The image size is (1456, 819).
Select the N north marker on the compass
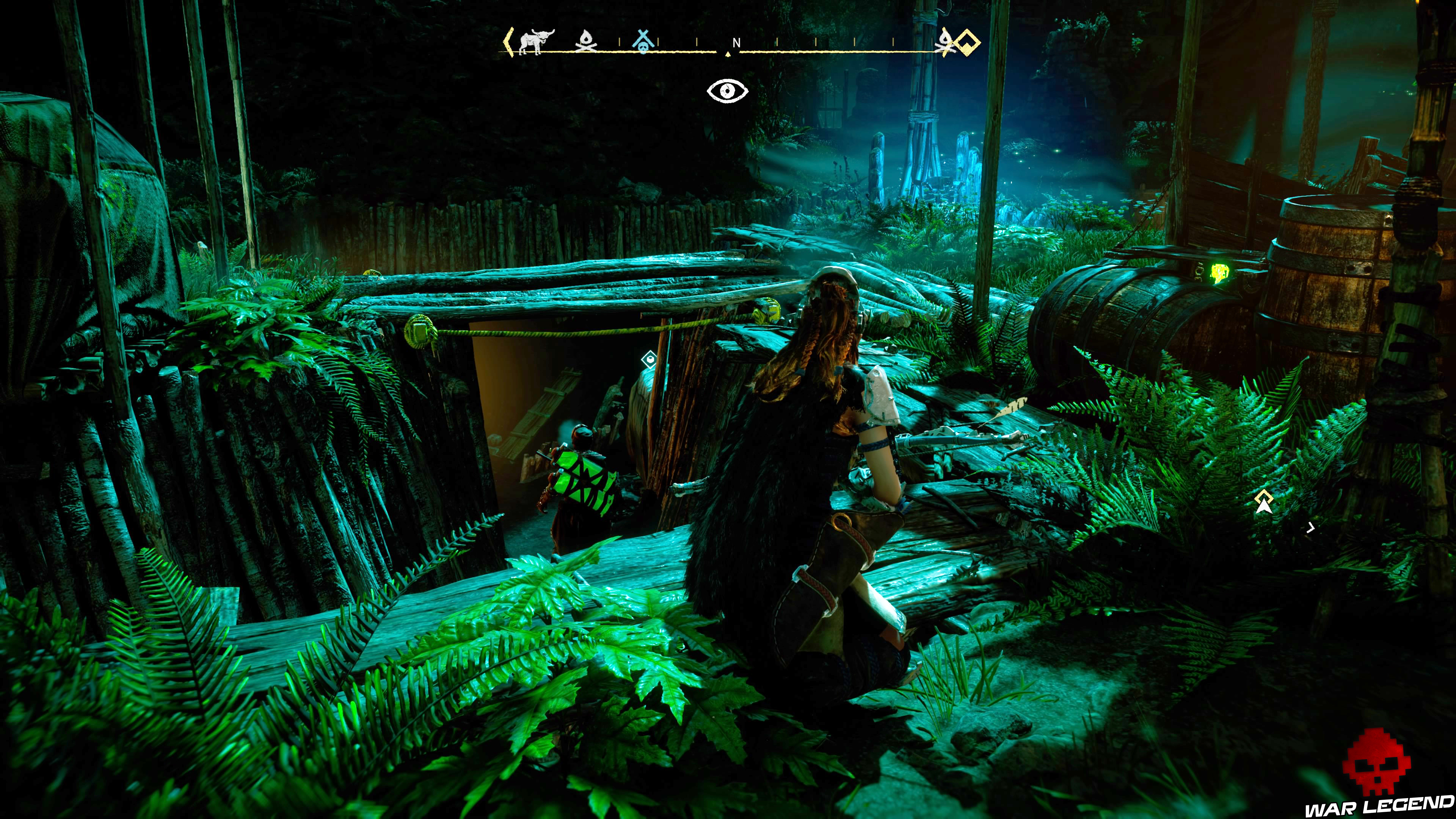pos(737,43)
